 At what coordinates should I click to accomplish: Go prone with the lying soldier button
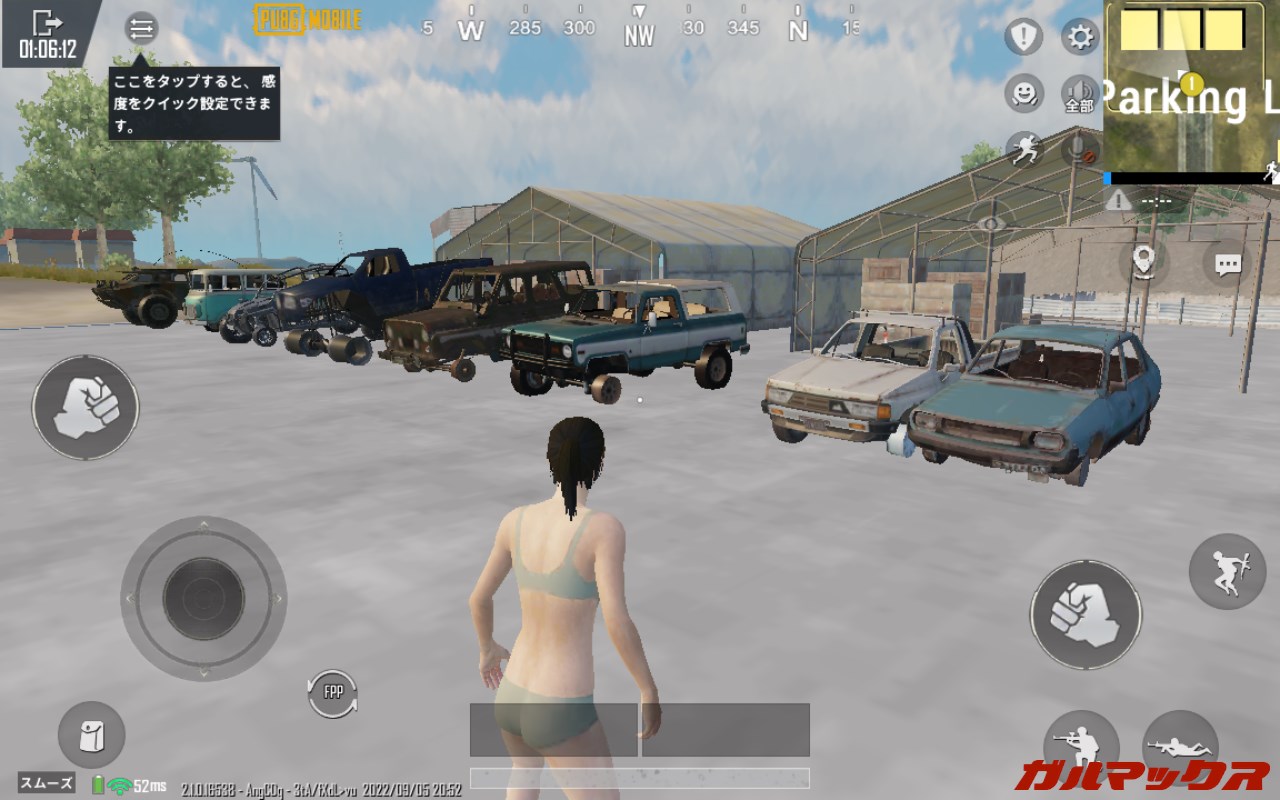coord(1180,747)
